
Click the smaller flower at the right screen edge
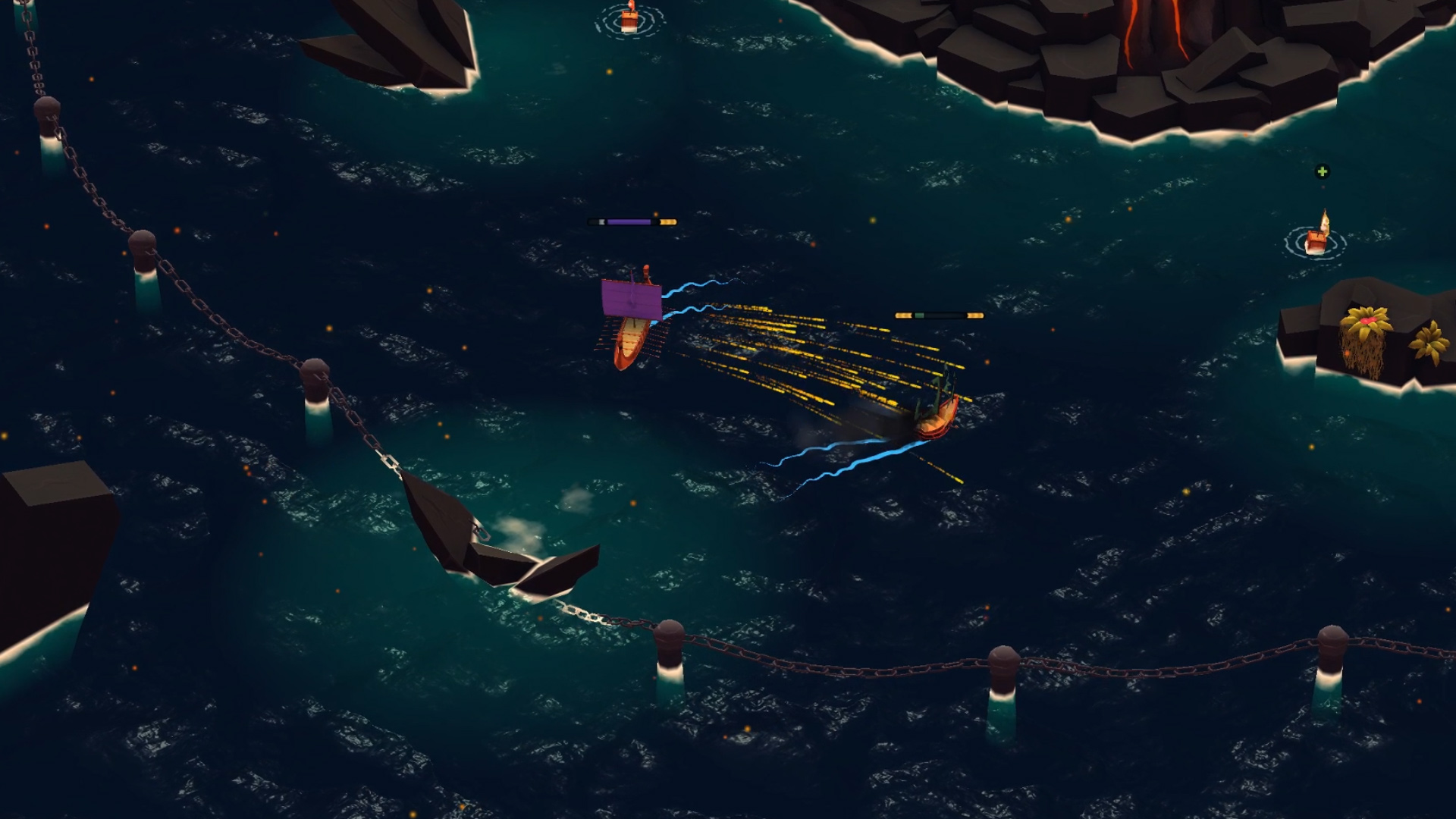[x=1430, y=339]
